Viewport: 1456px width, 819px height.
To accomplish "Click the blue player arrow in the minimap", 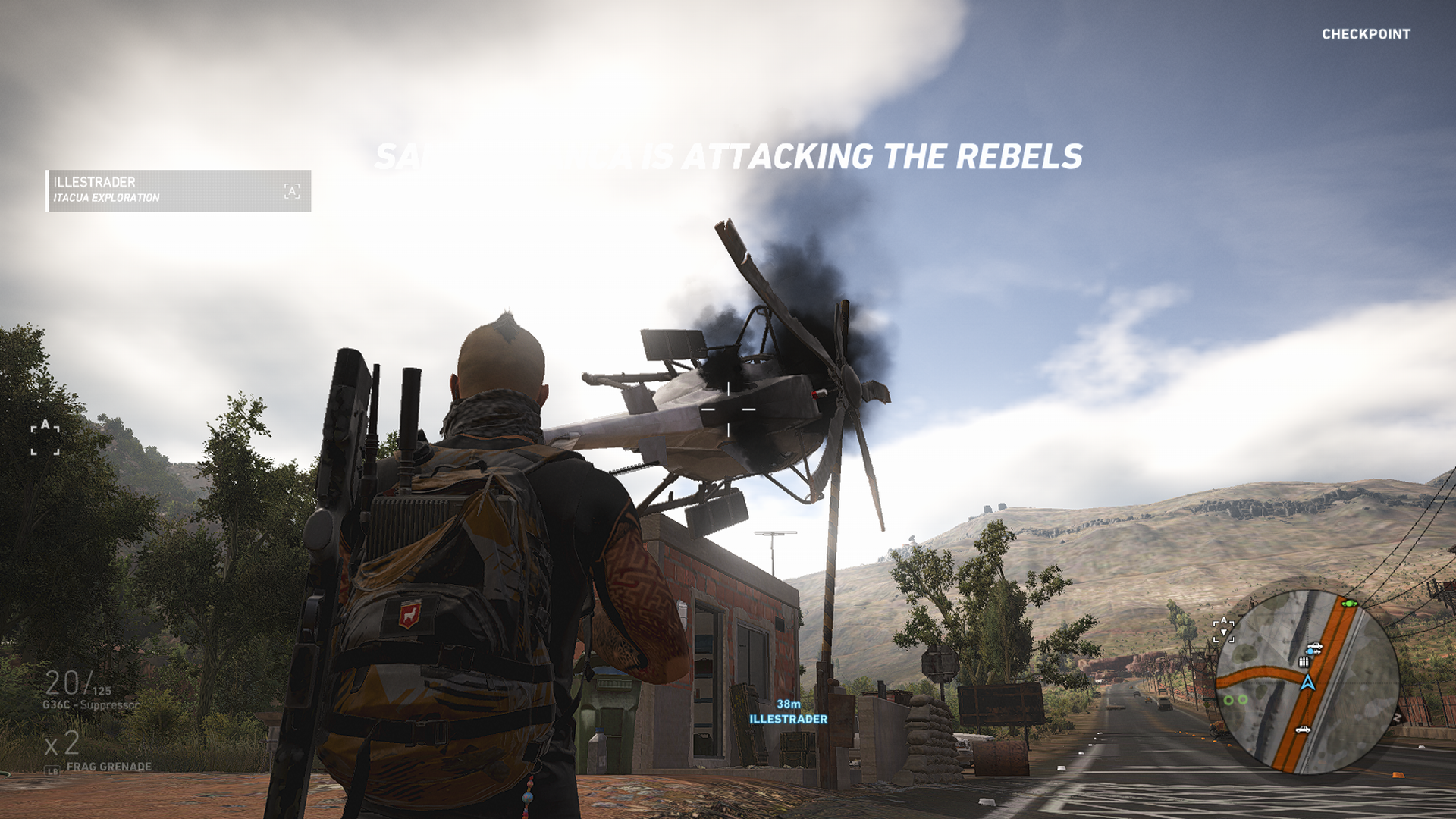I will point(1307,682).
